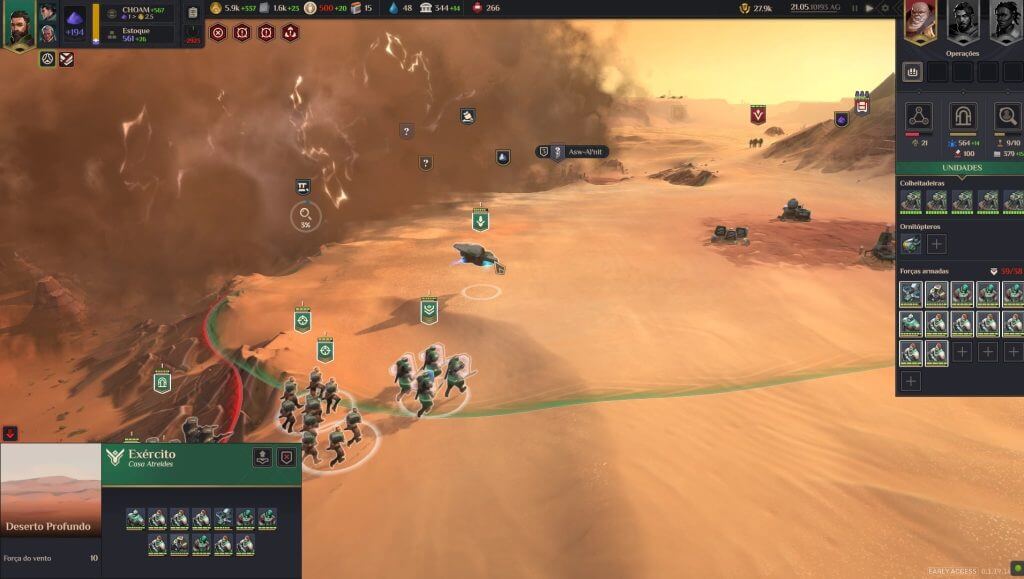Open the settings gear icon

(x=884, y=8)
